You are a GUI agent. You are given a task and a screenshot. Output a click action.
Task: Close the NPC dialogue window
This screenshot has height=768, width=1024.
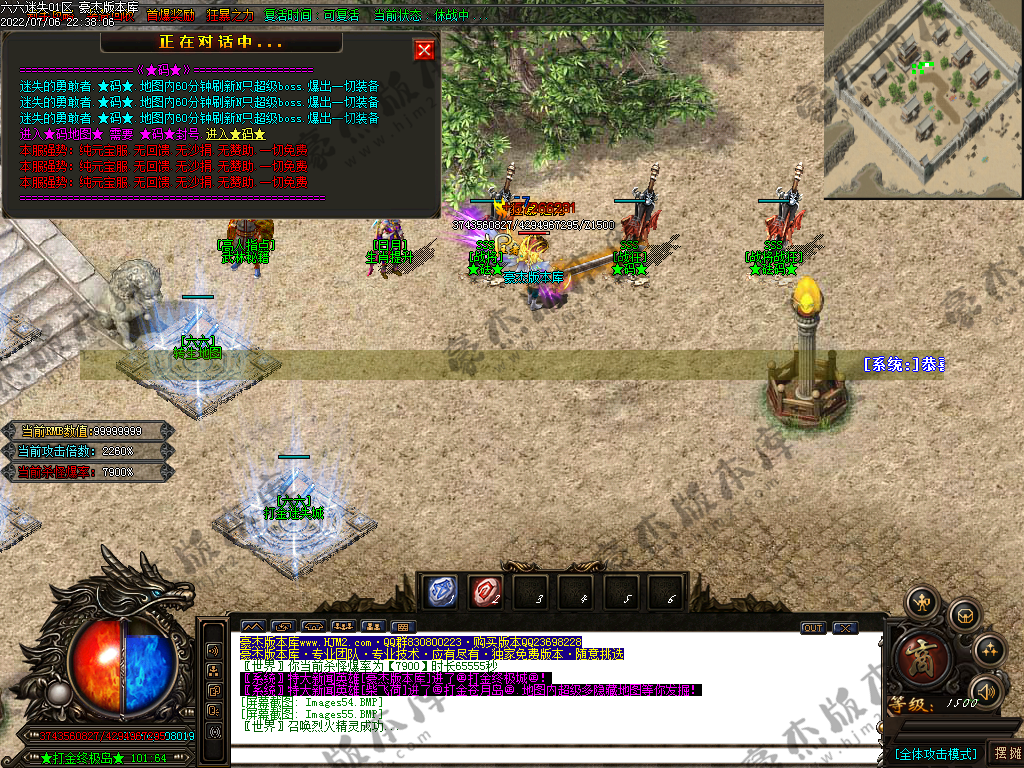(424, 50)
